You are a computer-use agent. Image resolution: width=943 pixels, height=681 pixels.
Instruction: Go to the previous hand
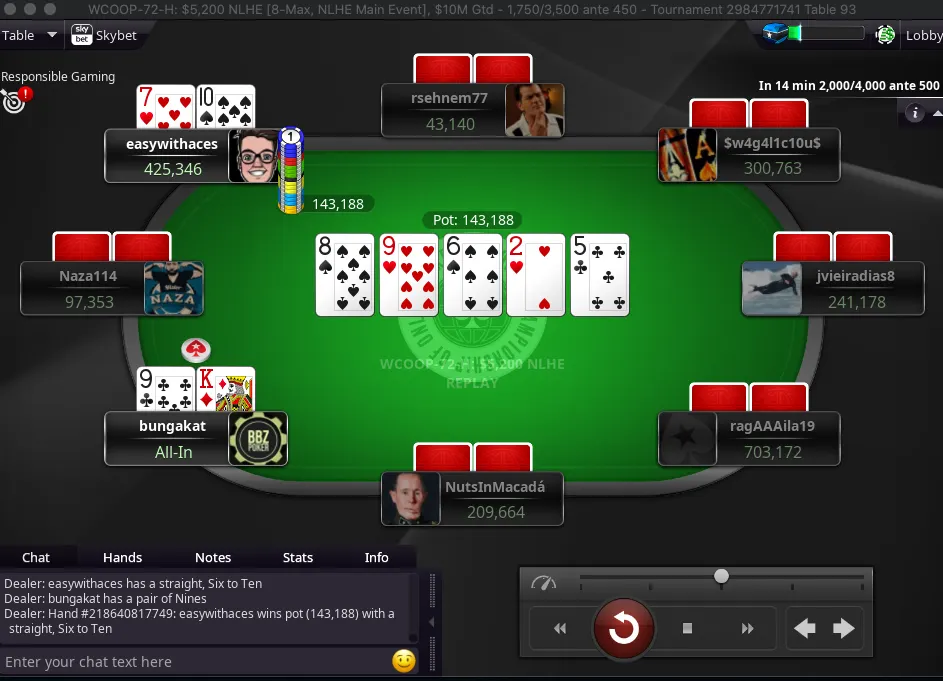click(x=805, y=628)
